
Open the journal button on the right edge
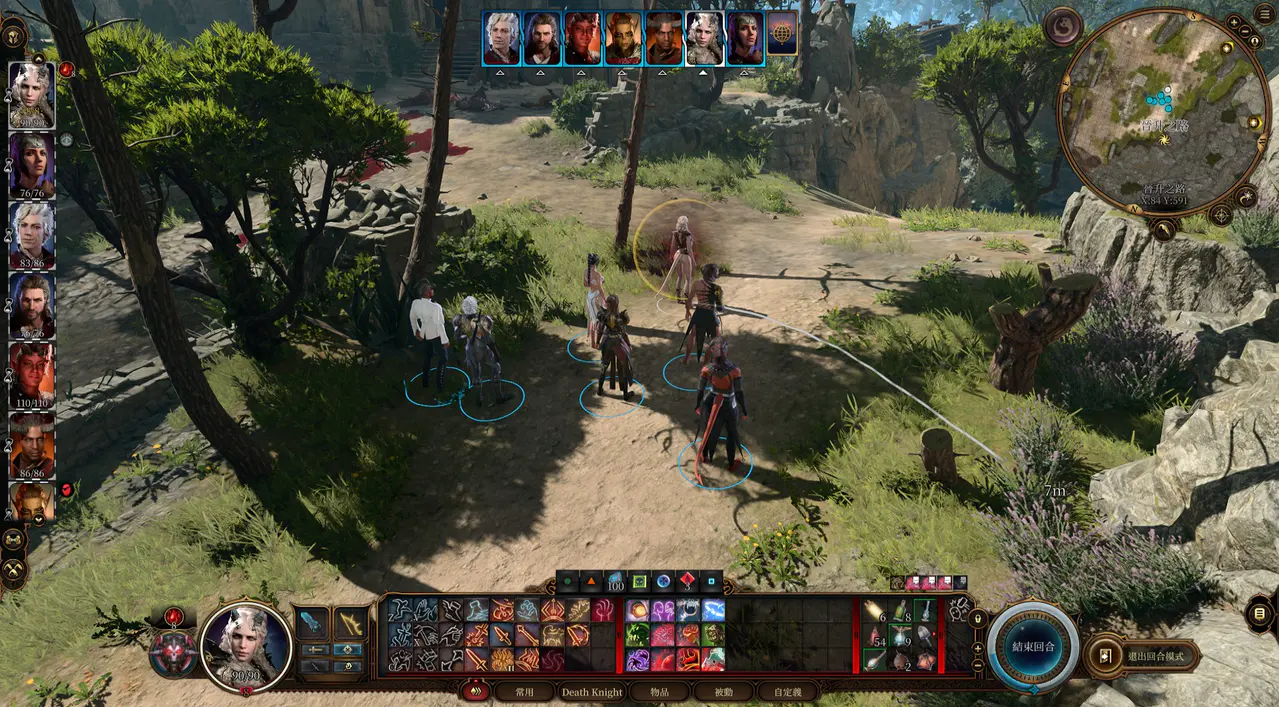(1262, 611)
